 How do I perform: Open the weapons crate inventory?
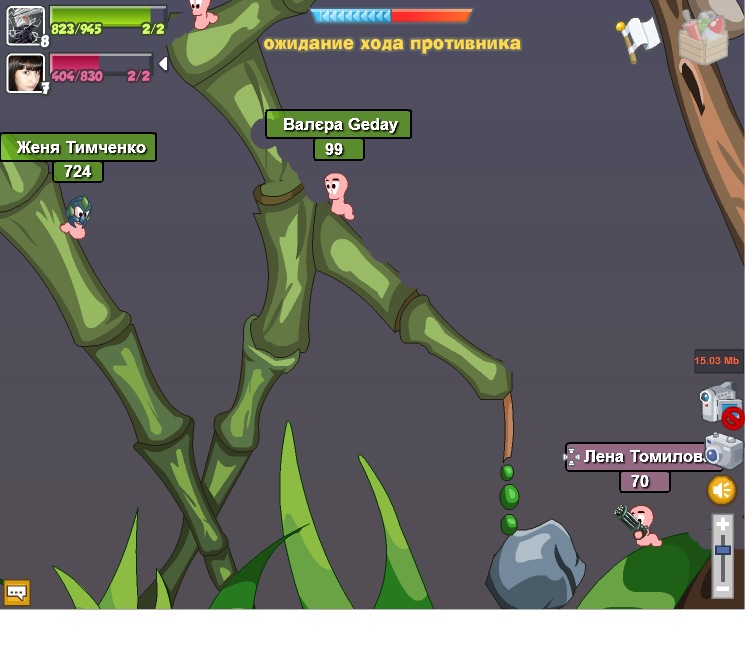(x=703, y=39)
